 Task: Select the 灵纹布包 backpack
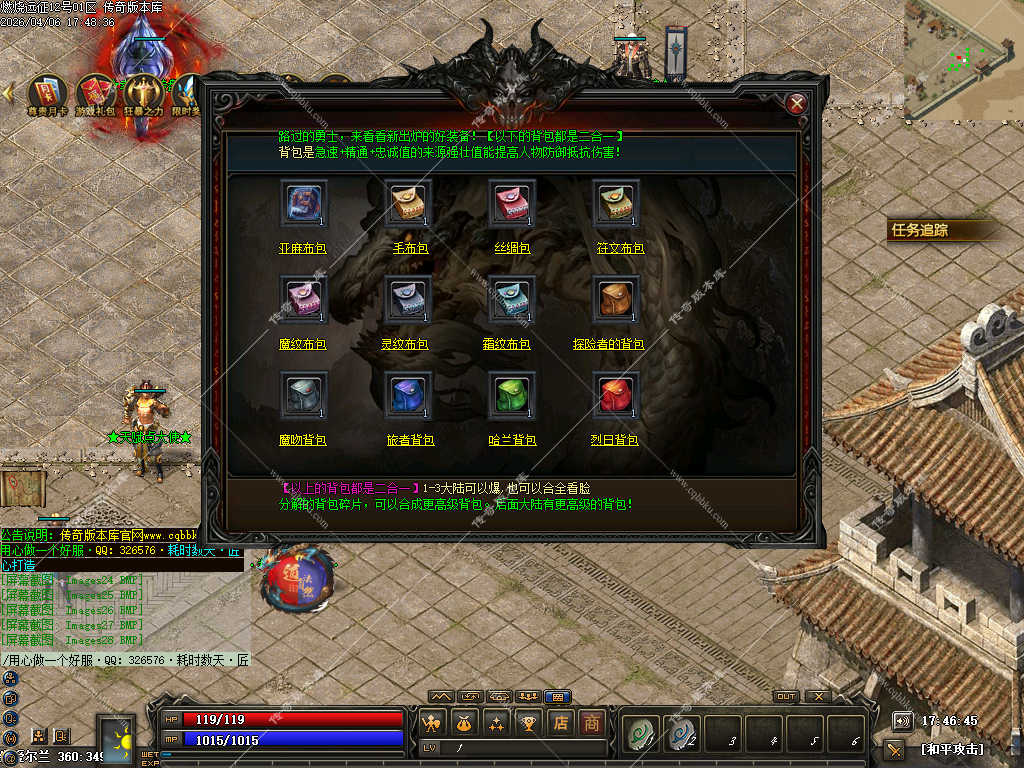pos(408,300)
